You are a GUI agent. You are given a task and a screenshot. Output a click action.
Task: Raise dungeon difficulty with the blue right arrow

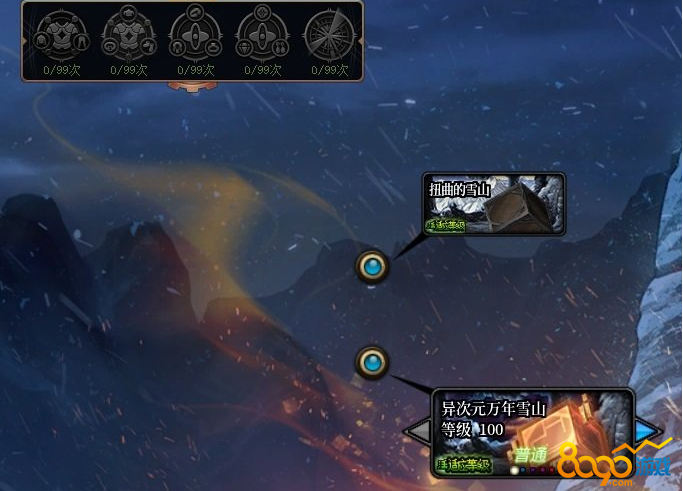649,430
